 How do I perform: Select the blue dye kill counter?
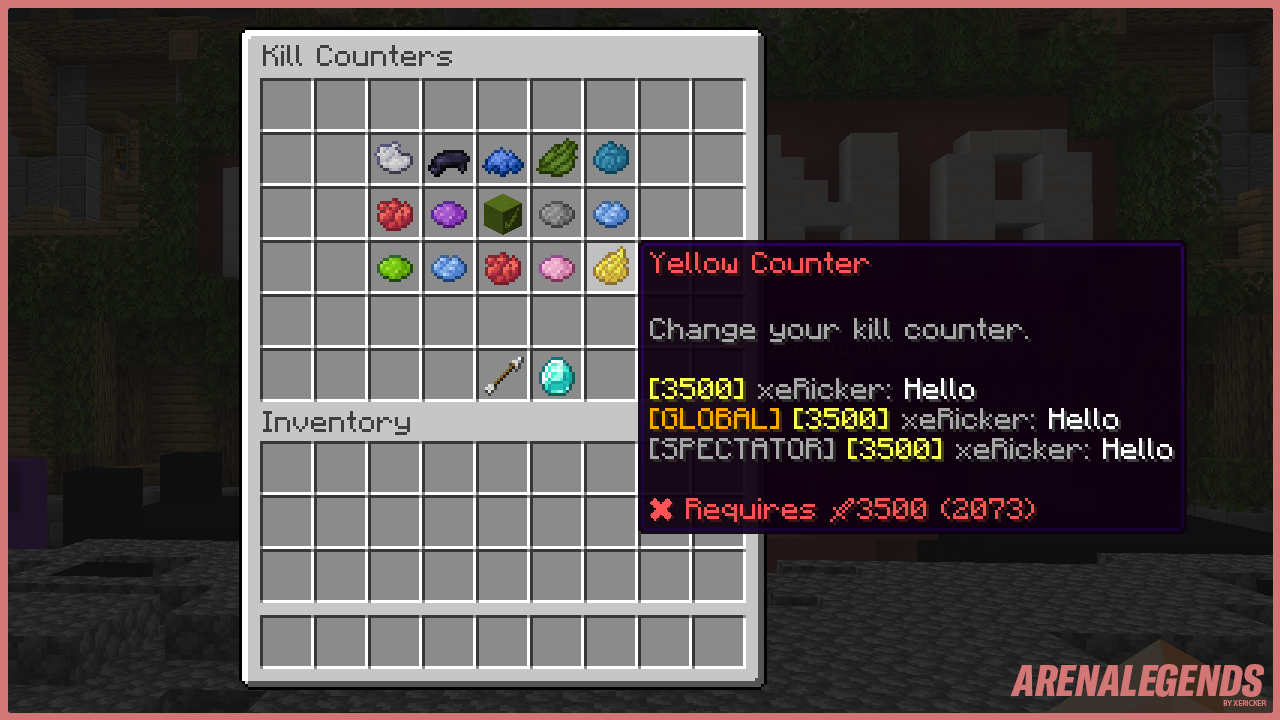pyautogui.click(x=502, y=158)
